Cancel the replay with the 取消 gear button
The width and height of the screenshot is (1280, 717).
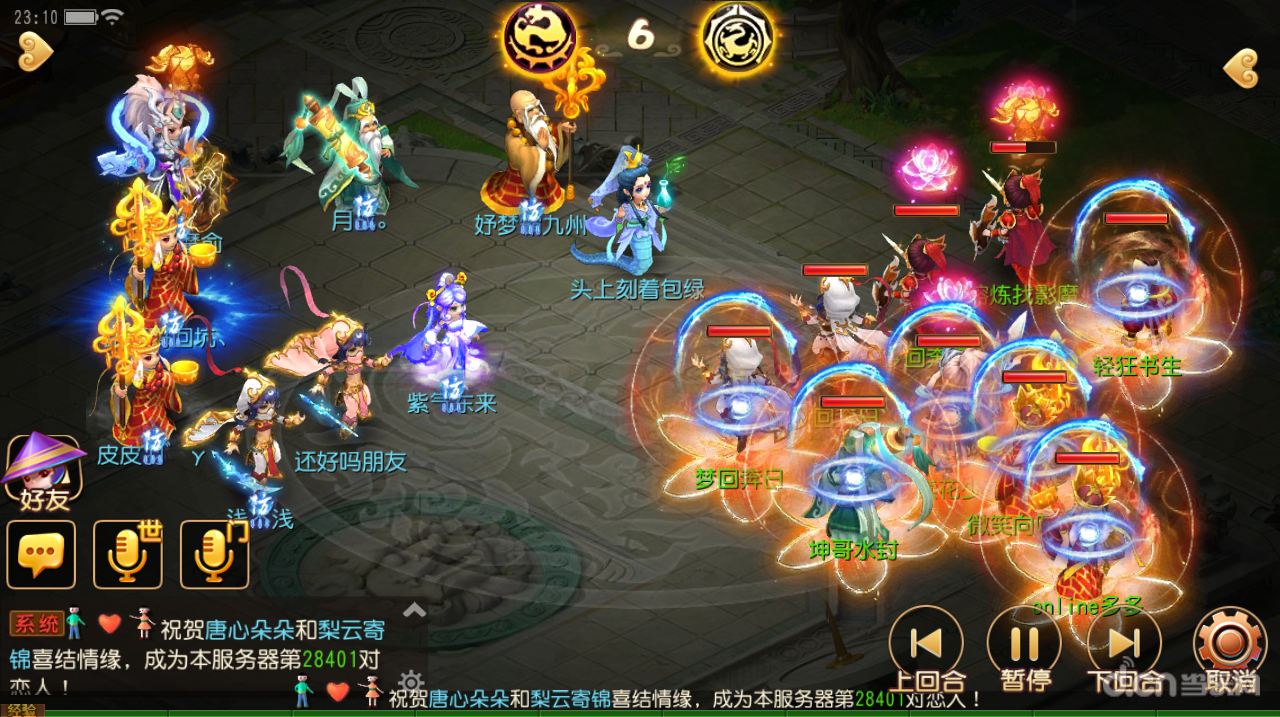click(x=1229, y=644)
